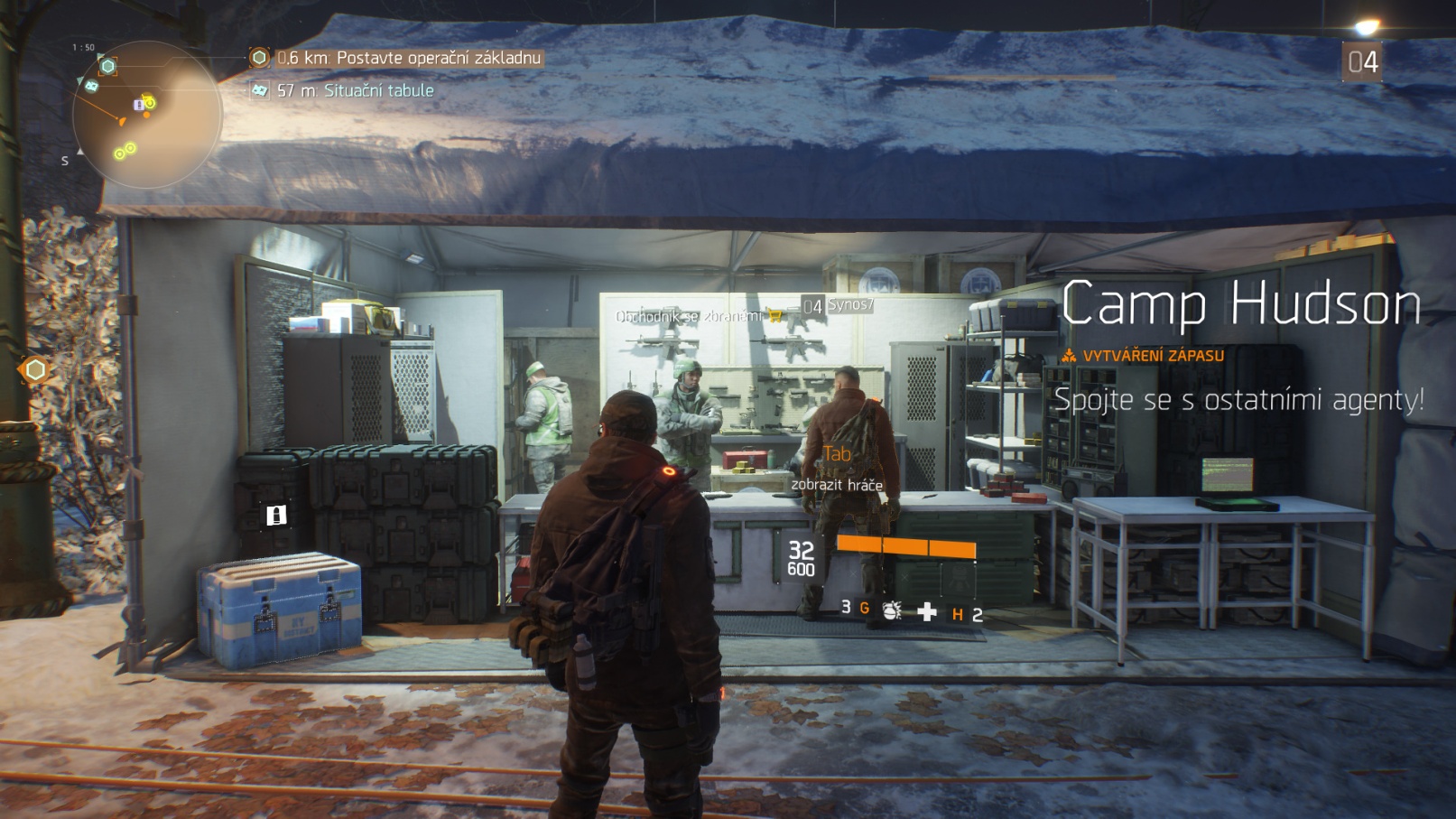This screenshot has height=819, width=1456.
Task: Select the hexagon mission marker on minimap
Action: click(x=108, y=66)
